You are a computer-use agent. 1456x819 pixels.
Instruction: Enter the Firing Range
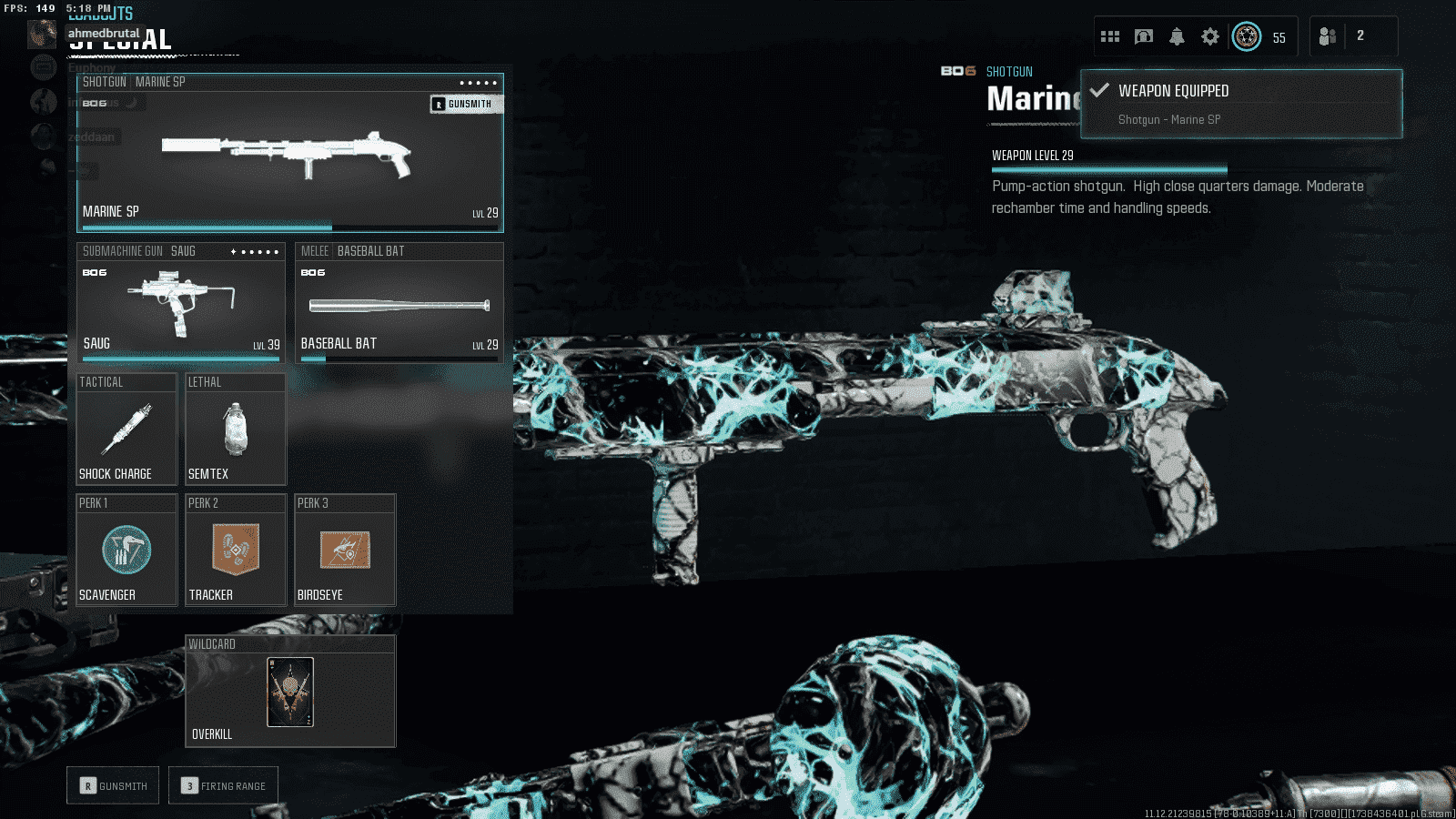[x=223, y=785]
